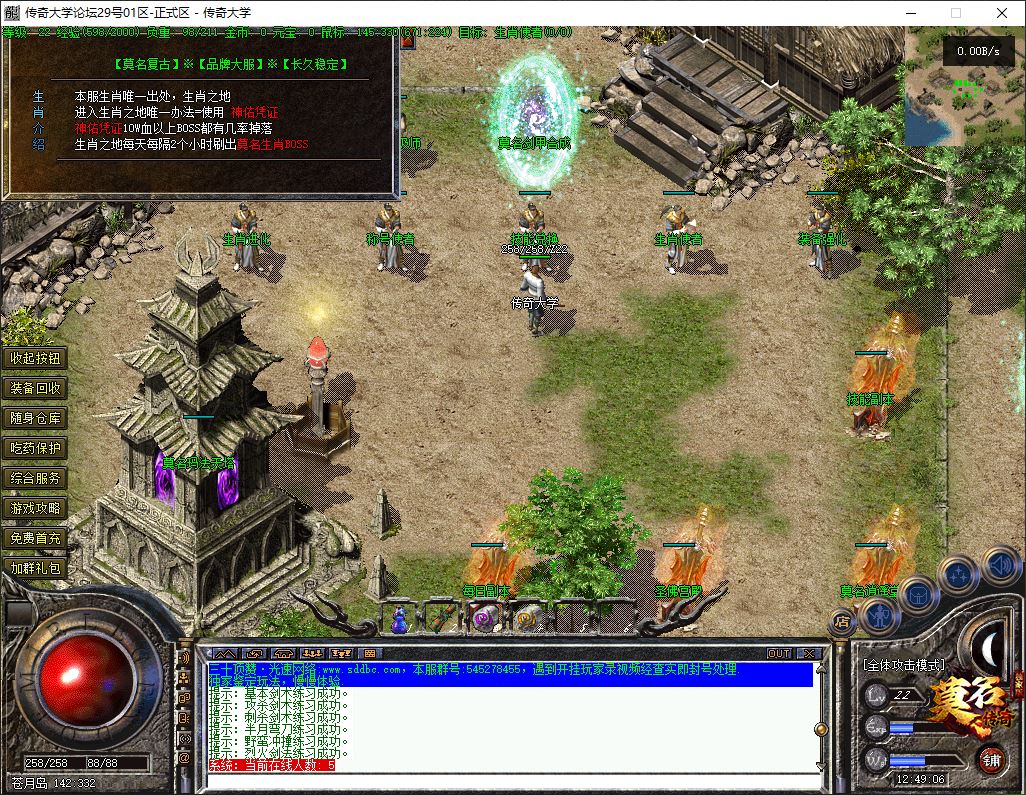Viewport: 1026px width, 795px height.
Task: Open the 加群礼包 group gift pack
Action: (x=36, y=568)
